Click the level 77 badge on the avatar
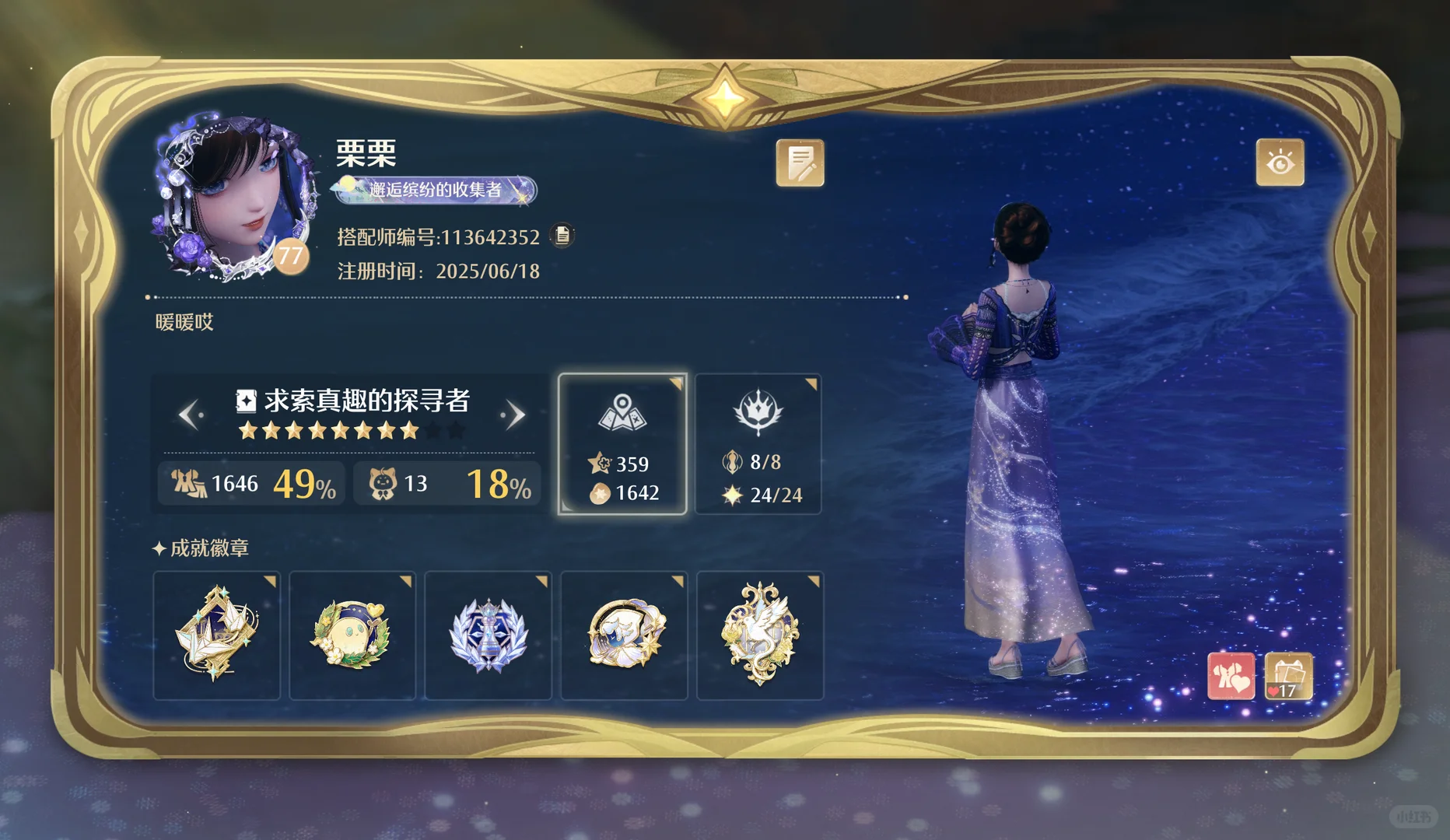The image size is (1450, 840). [289, 257]
